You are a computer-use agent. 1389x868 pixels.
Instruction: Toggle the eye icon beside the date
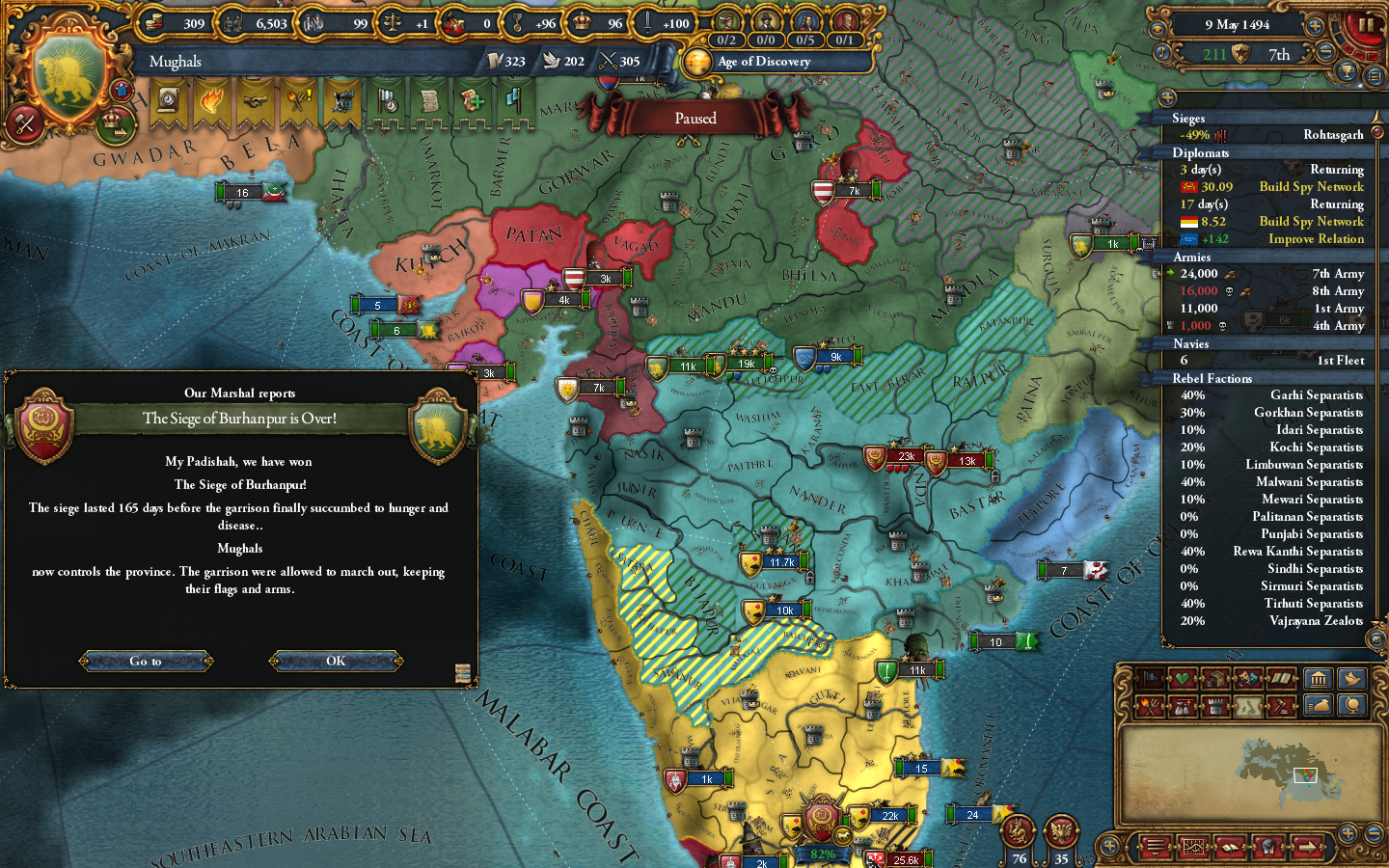[x=1159, y=28]
